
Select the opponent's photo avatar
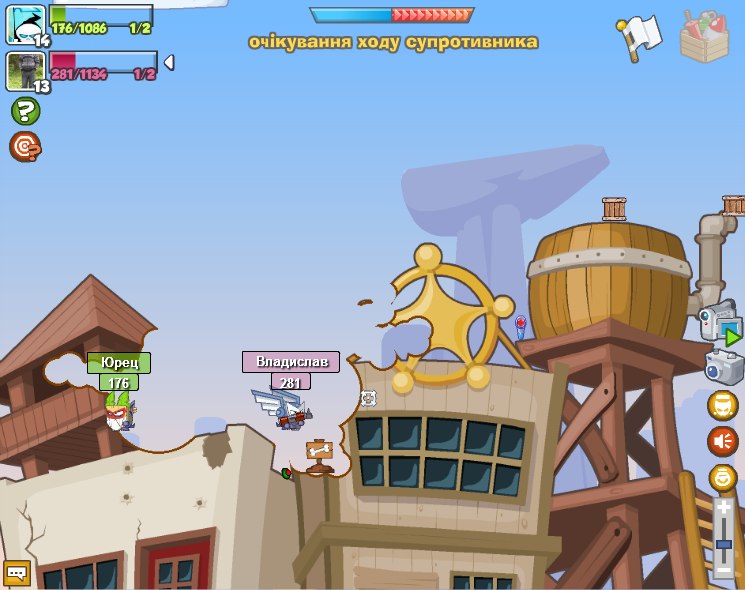tap(25, 71)
